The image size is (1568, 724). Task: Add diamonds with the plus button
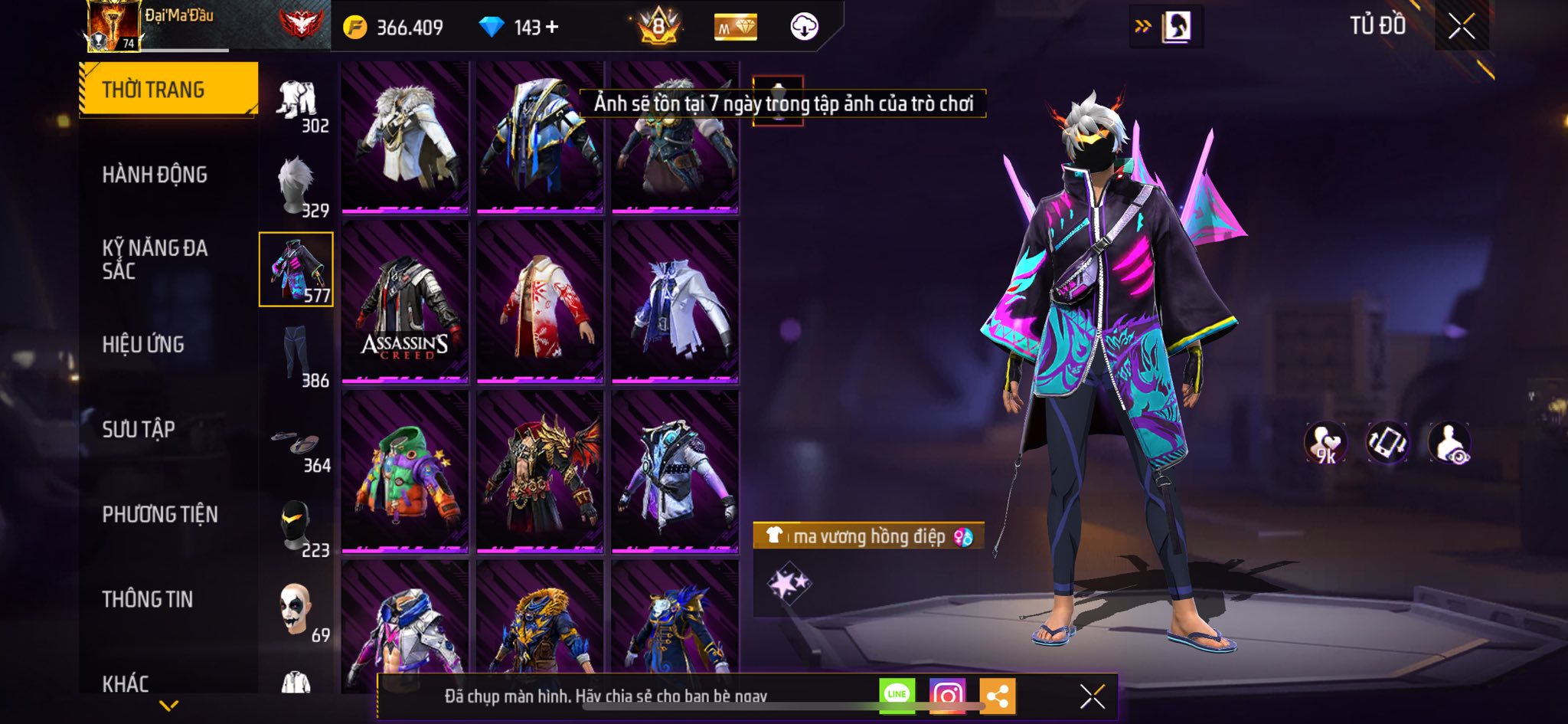tap(552, 28)
